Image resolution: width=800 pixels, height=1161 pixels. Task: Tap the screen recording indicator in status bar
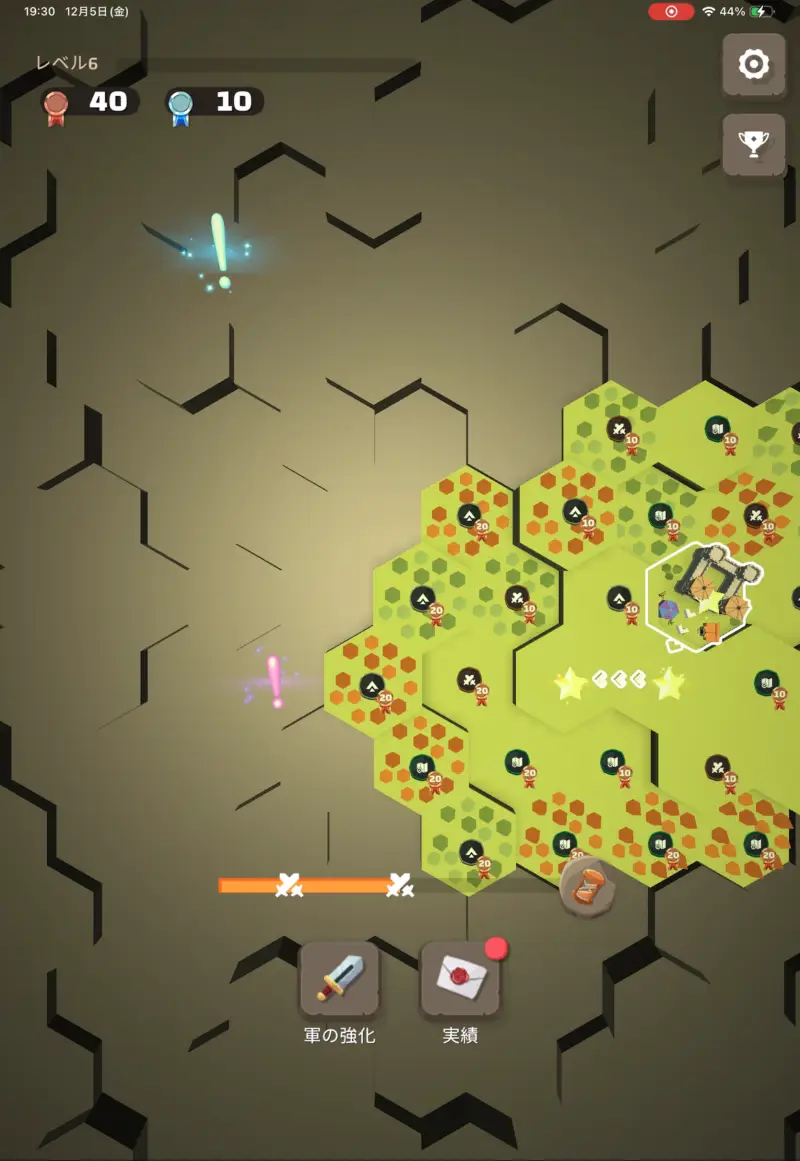(671, 12)
